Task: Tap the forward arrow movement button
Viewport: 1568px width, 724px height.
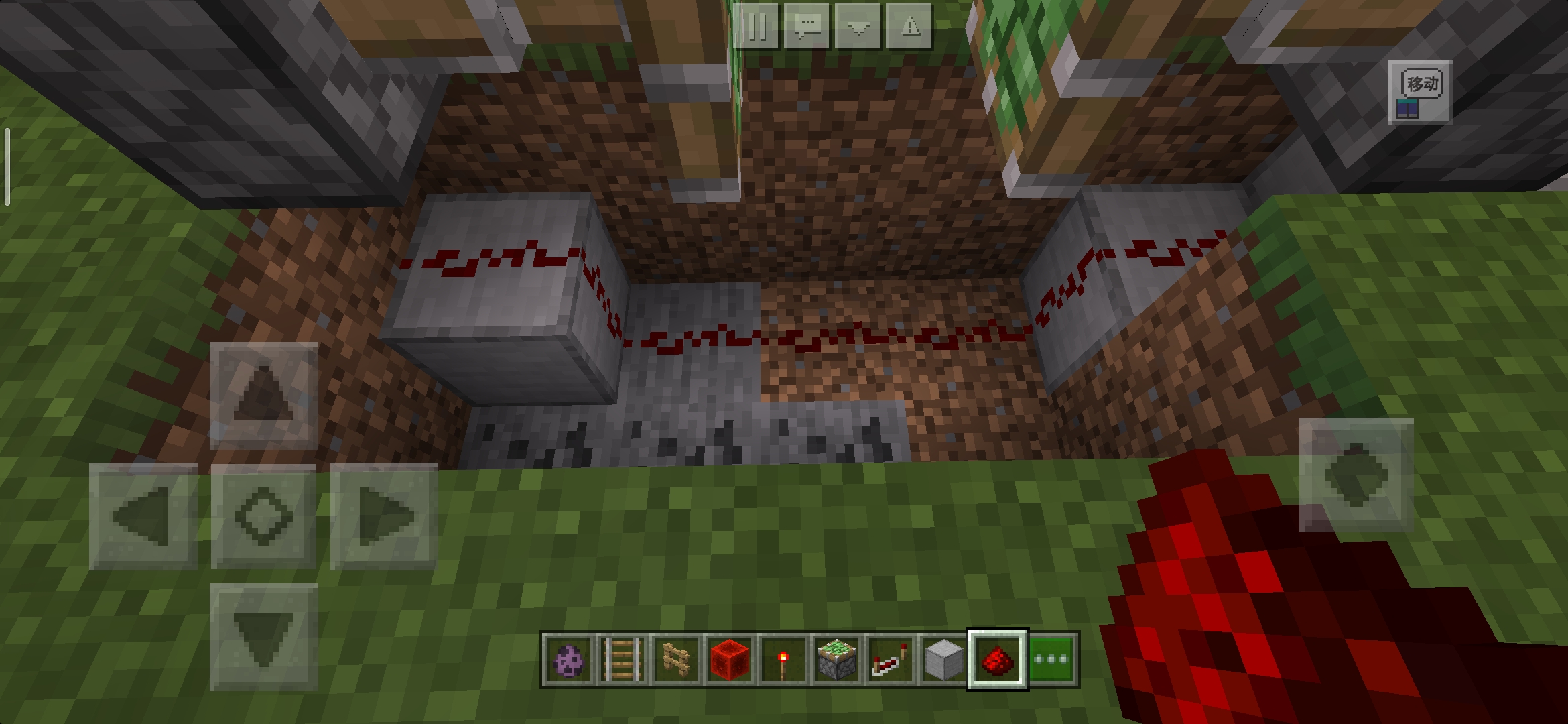Action: pyautogui.click(x=263, y=396)
